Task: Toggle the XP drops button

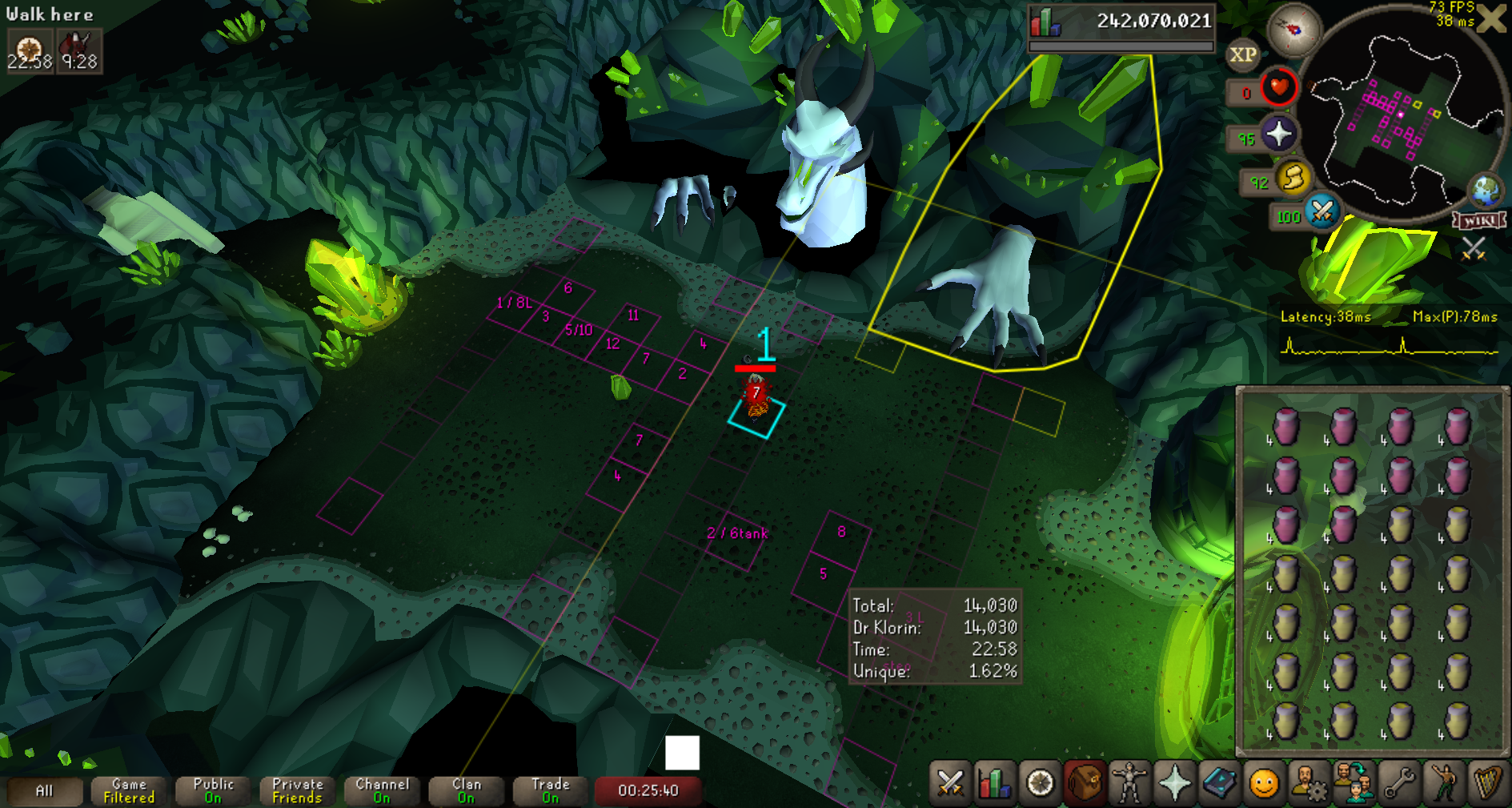Action: click(1242, 55)
